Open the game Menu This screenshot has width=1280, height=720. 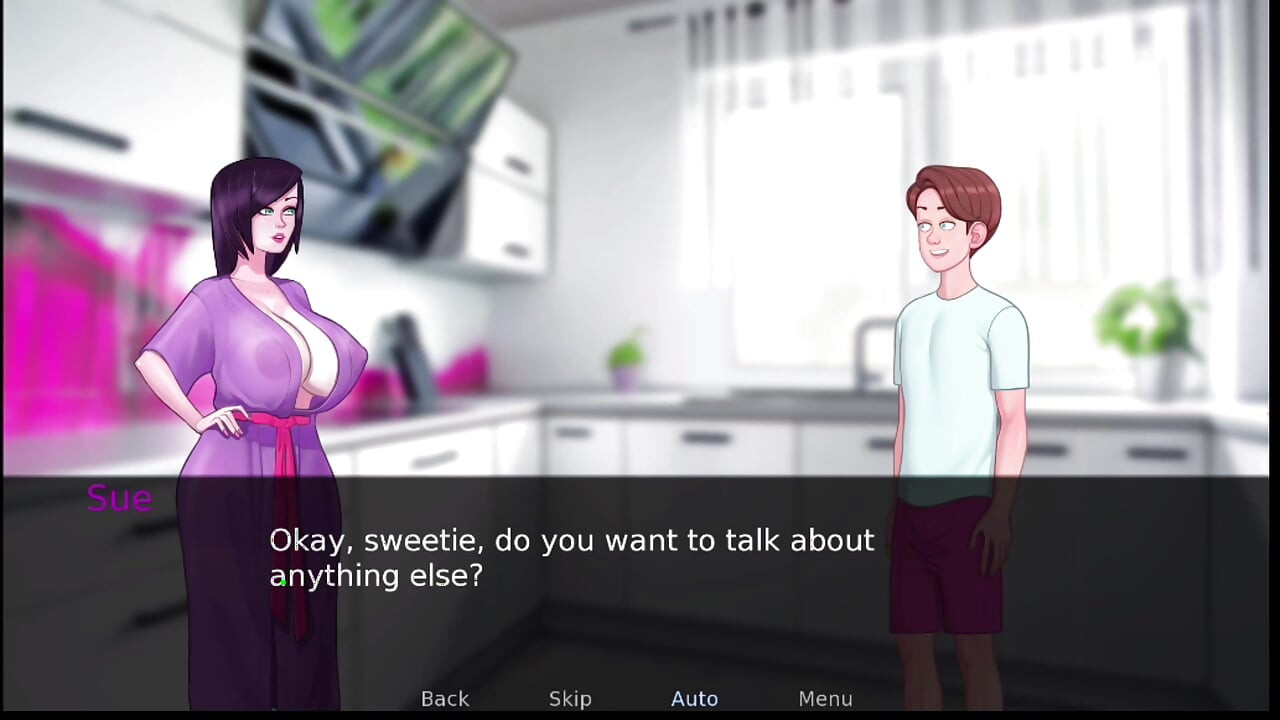tap(825, 698)
